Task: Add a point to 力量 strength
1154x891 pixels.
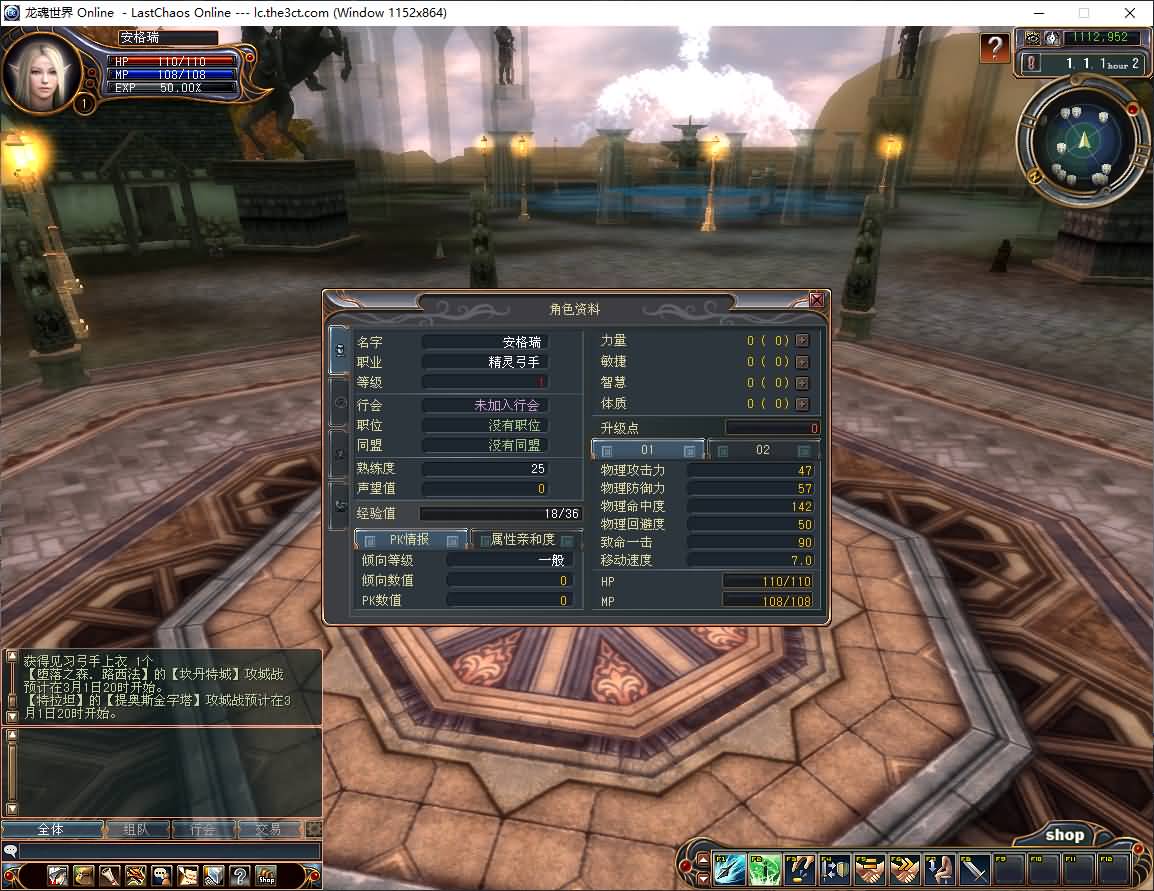Action: [x=802, y=341]
